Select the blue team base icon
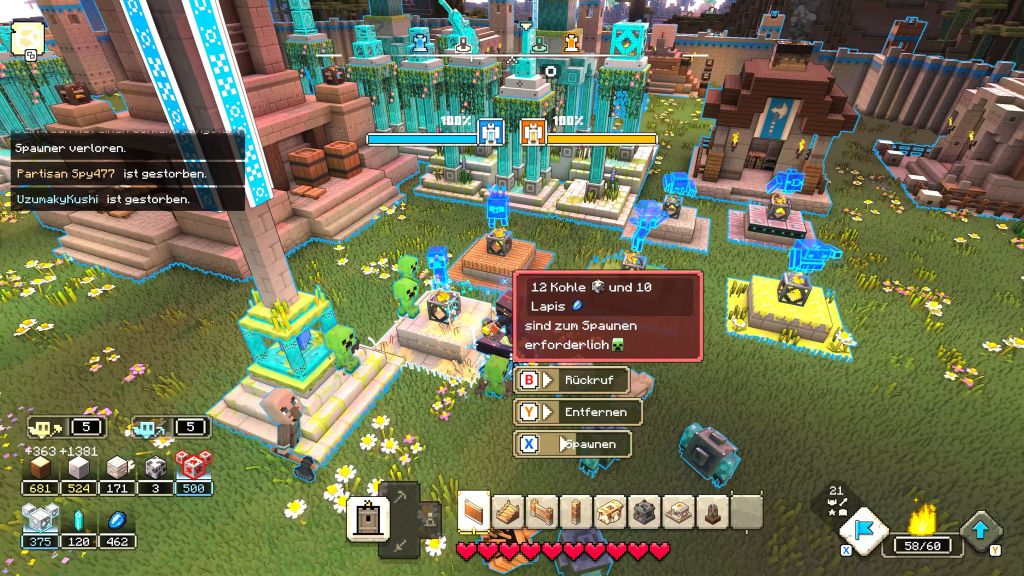Image resolution: width=1024 pixels, height=576 pixels. point(490,132)
